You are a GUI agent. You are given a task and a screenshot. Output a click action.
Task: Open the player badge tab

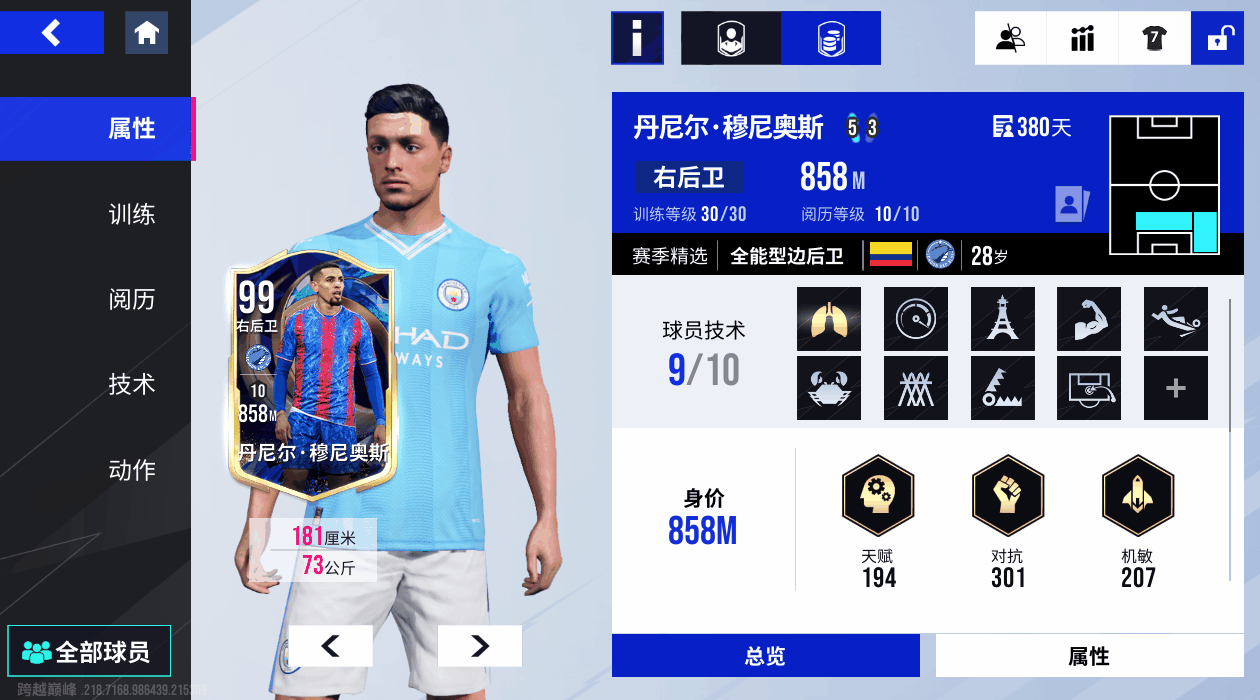(x=731, y=38)
